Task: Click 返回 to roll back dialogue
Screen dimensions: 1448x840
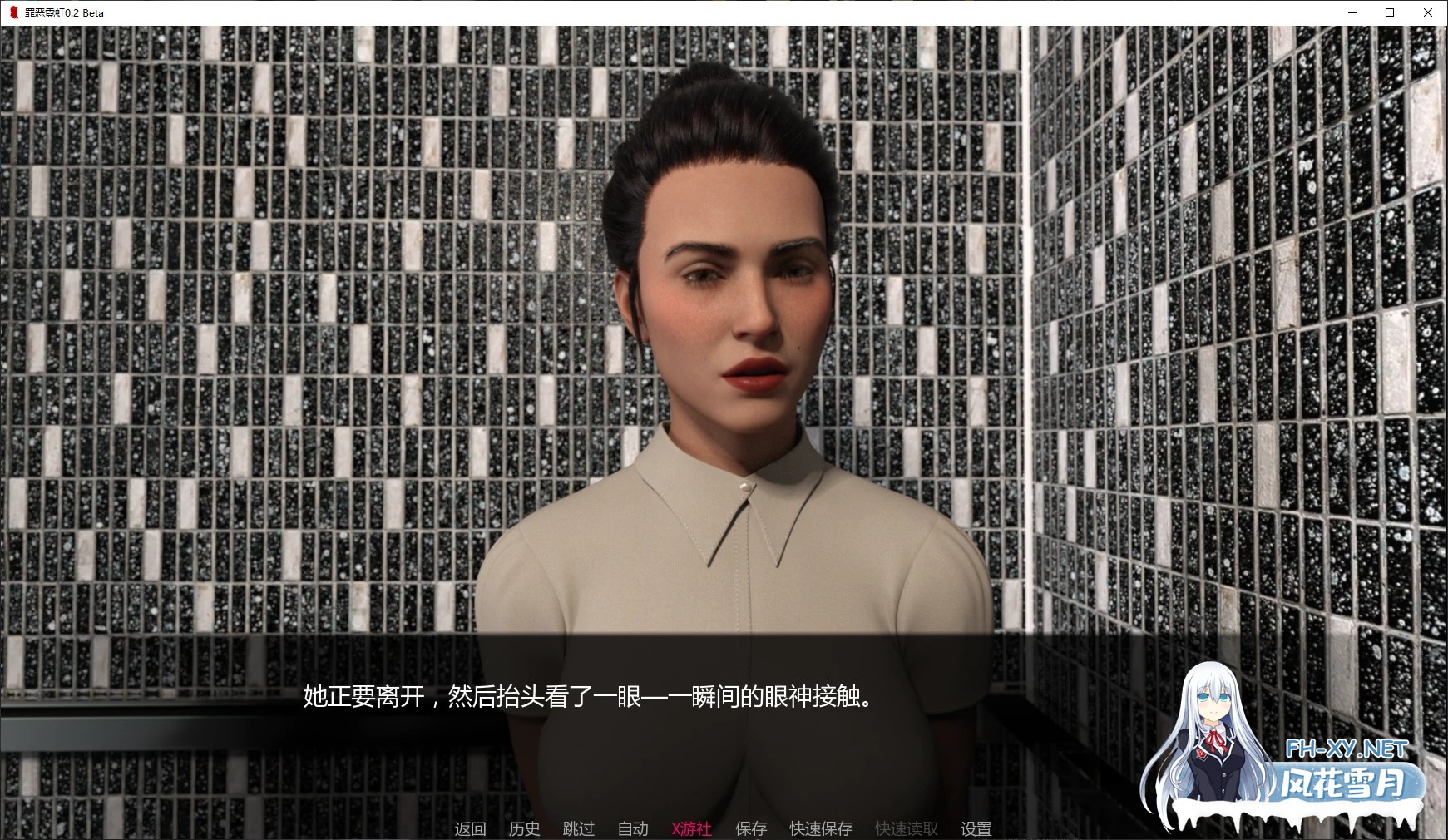Action: coord(470,828)
